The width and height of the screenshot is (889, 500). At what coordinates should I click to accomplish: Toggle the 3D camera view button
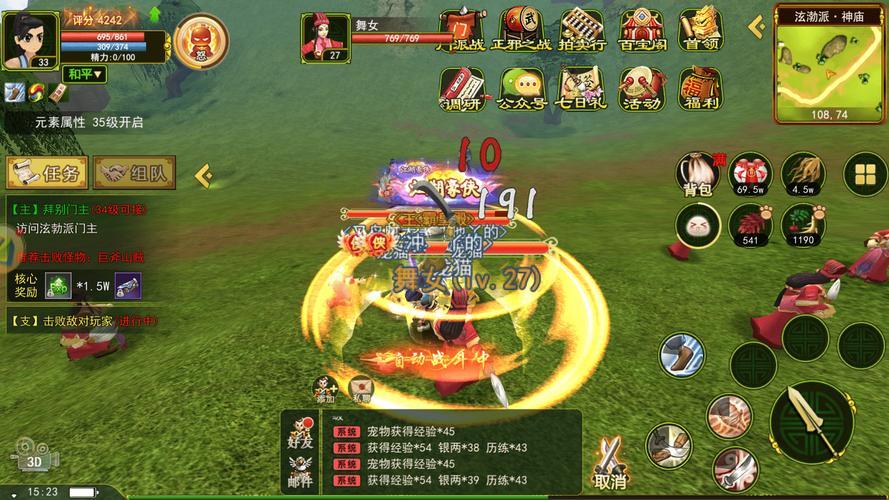(x=35, y=456)
